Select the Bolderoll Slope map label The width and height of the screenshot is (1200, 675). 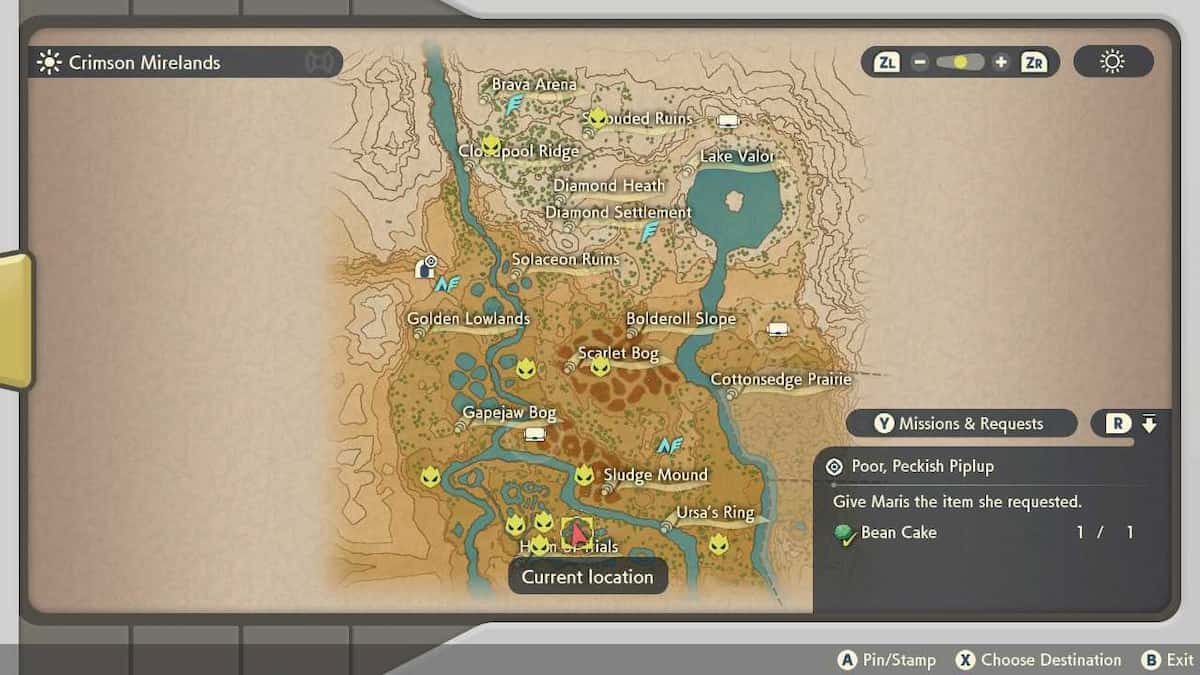coord(680,319)
